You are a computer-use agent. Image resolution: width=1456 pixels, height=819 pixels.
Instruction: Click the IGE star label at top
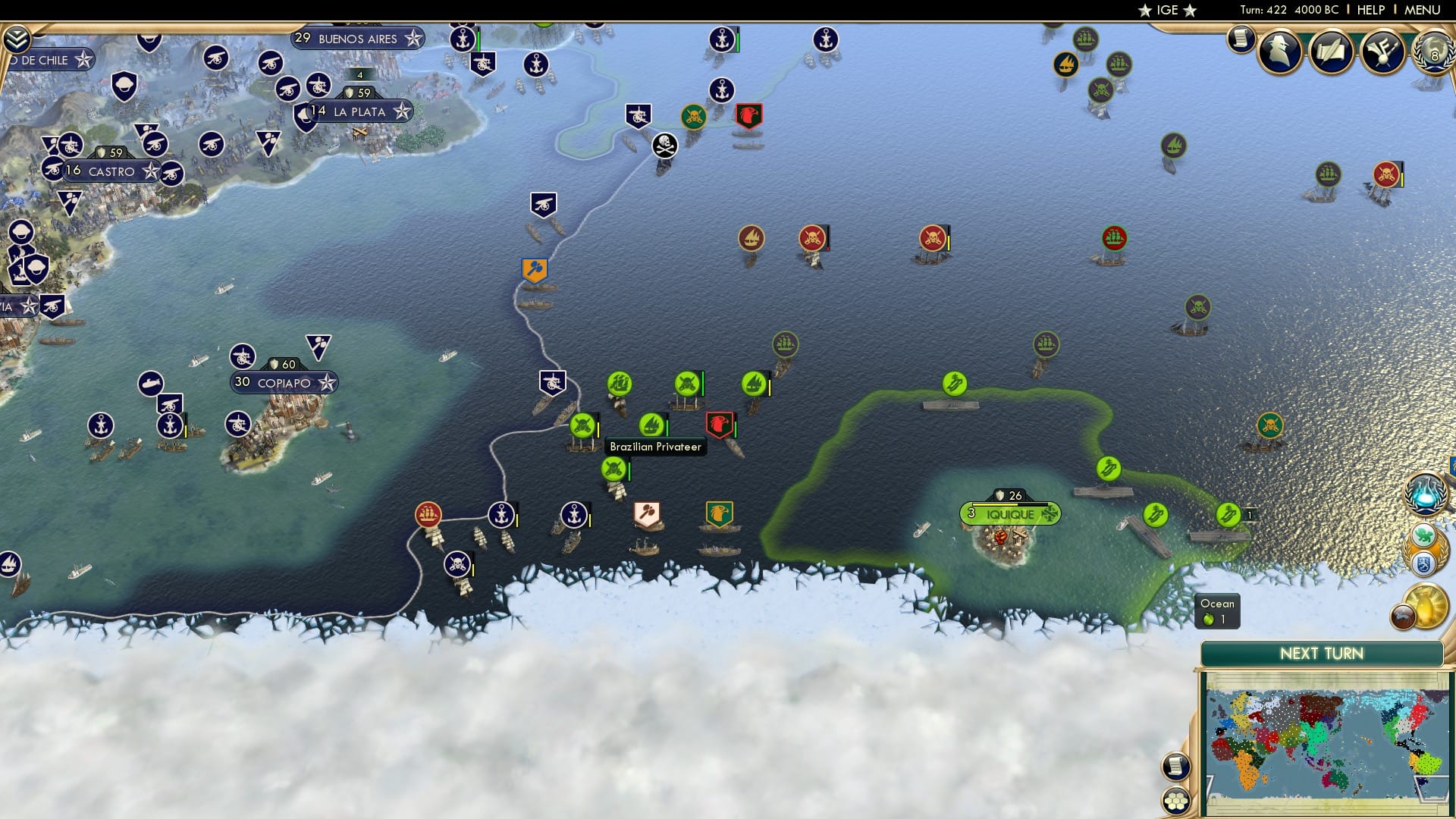[1168, 10]
